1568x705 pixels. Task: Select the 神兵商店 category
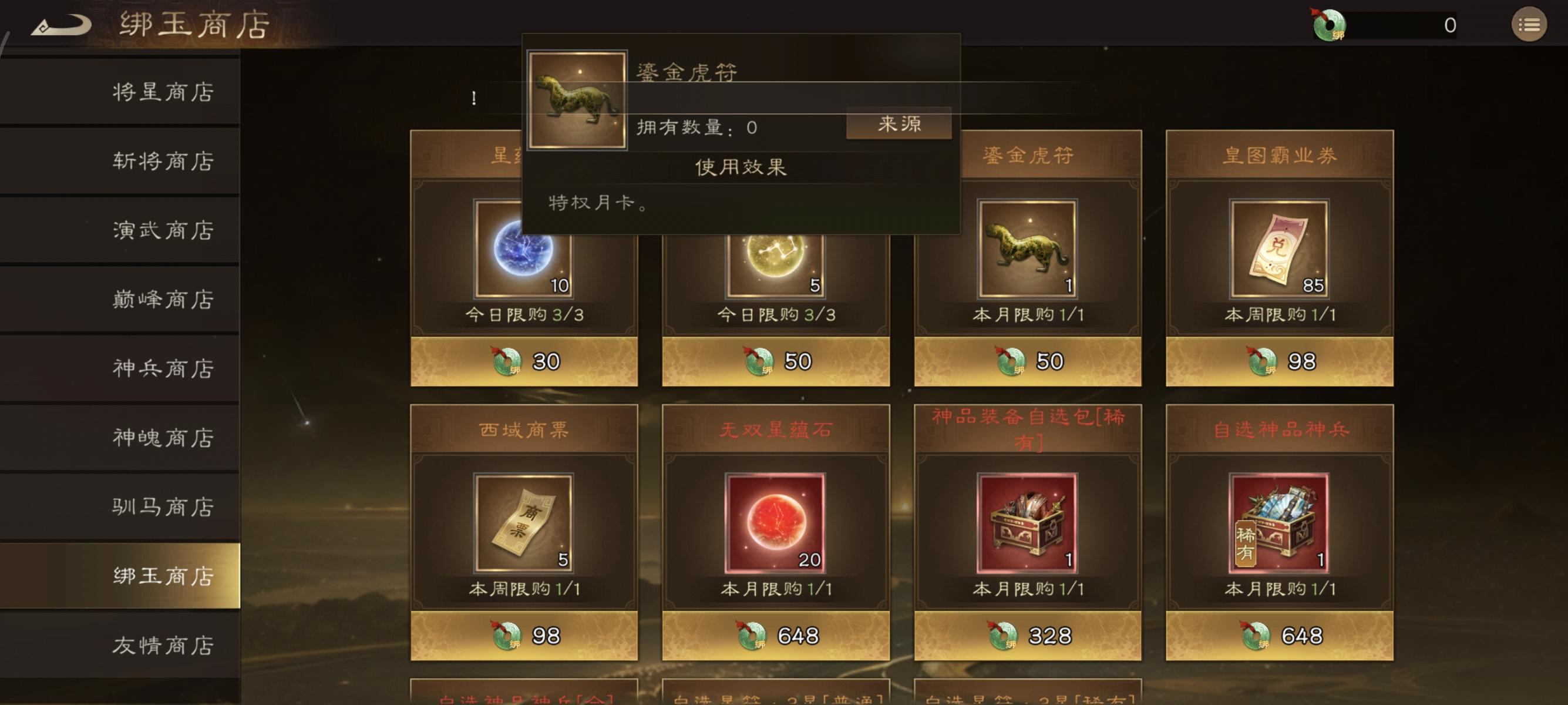pos(161,368)
